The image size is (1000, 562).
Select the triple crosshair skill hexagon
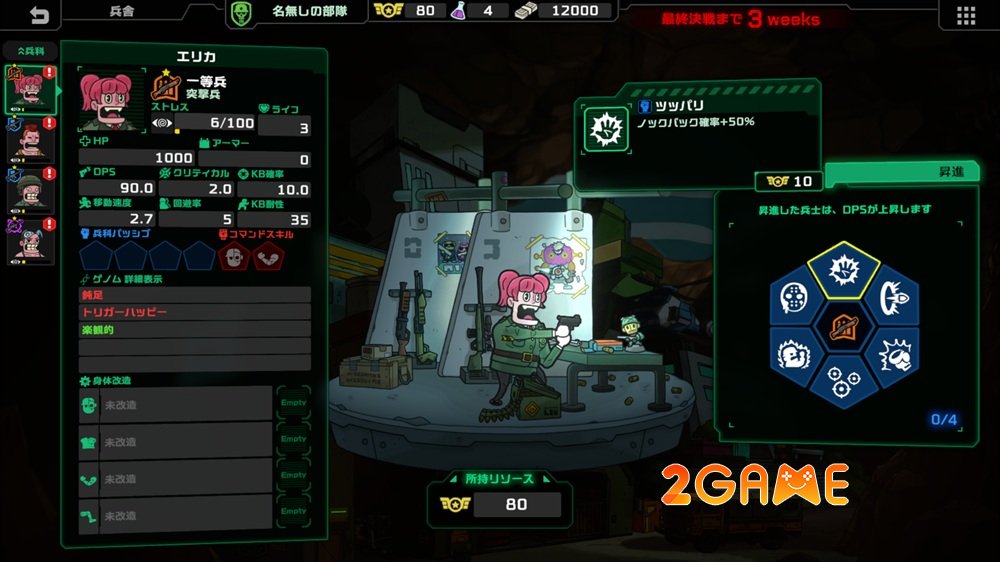pos(842,381)
